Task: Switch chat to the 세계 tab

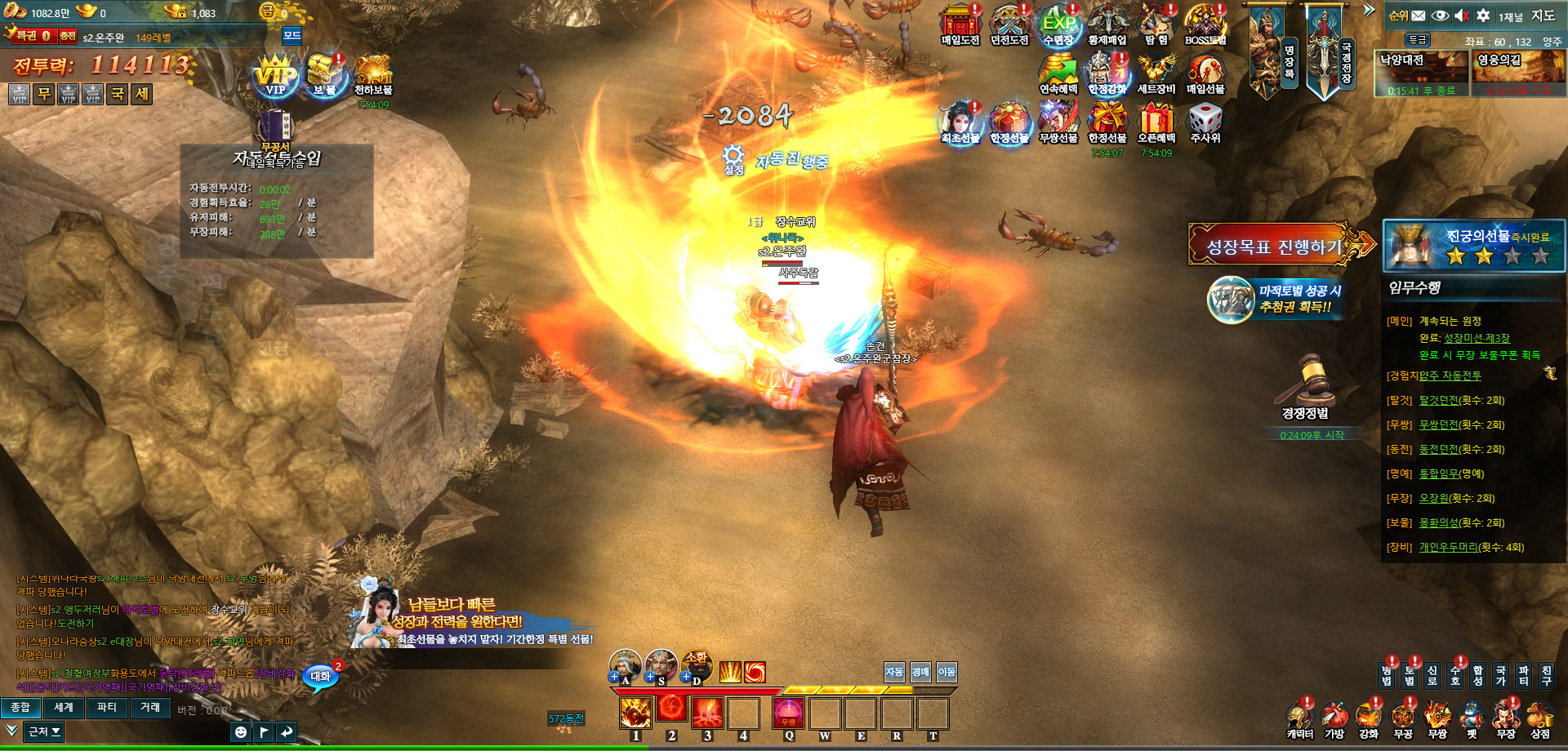Action: pos(64,708)
